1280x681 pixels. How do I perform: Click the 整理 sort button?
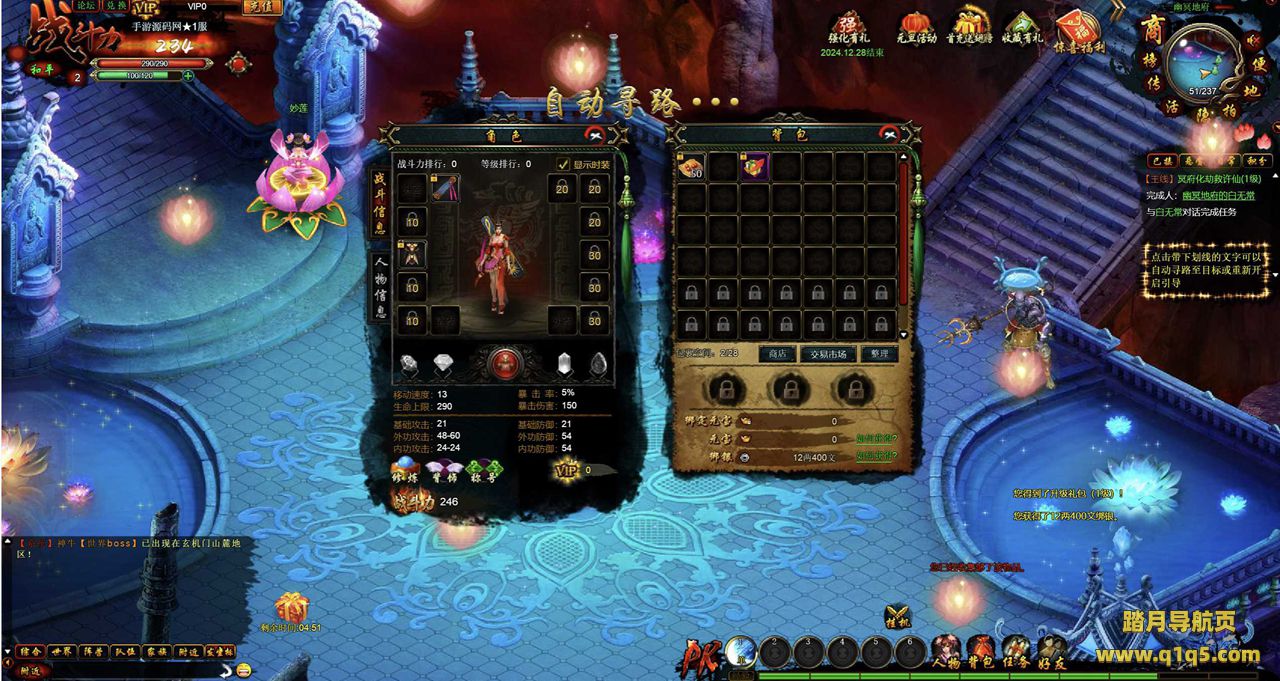coord(878,354)
